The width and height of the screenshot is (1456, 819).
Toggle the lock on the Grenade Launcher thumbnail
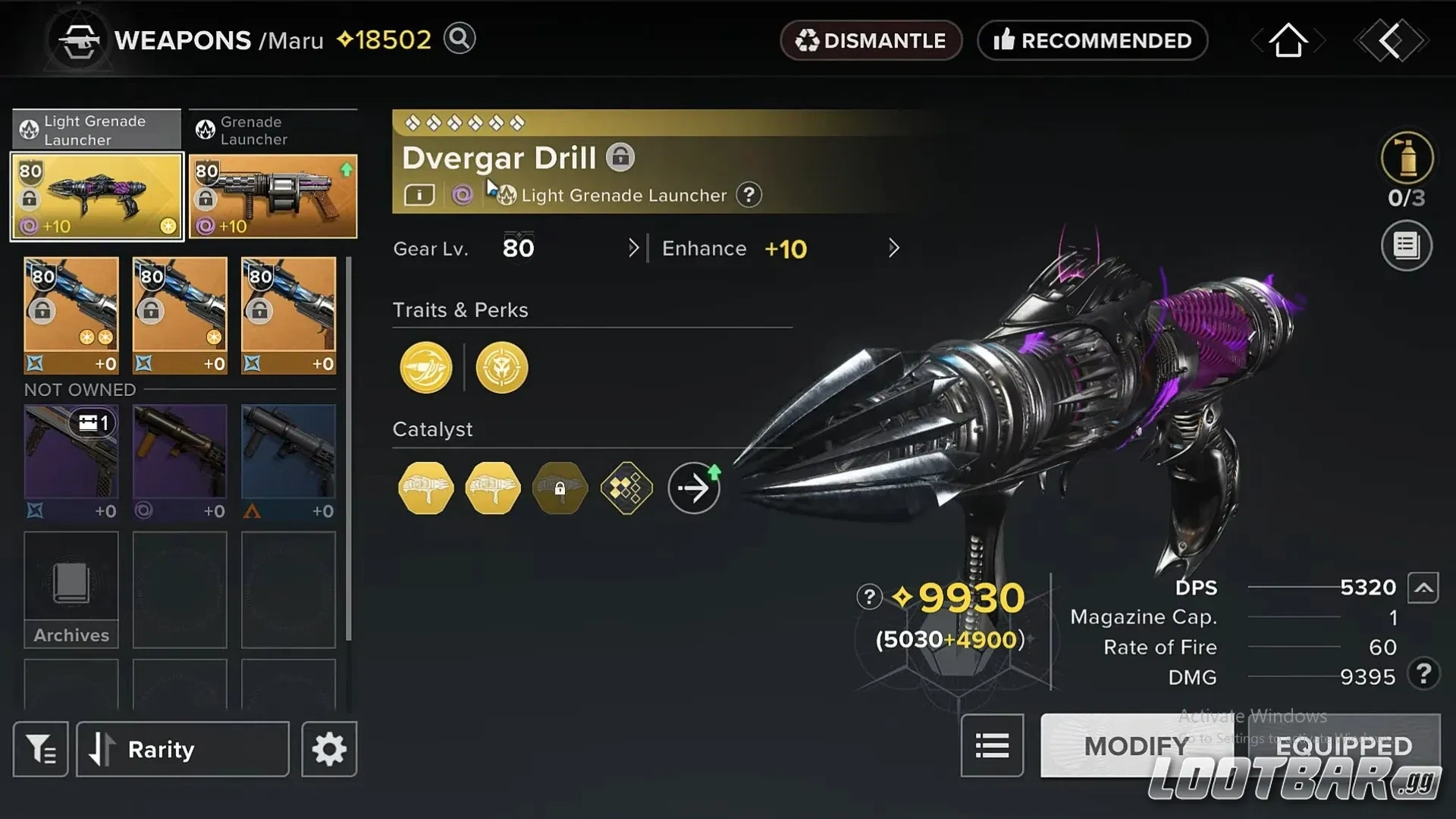point(206,199)
